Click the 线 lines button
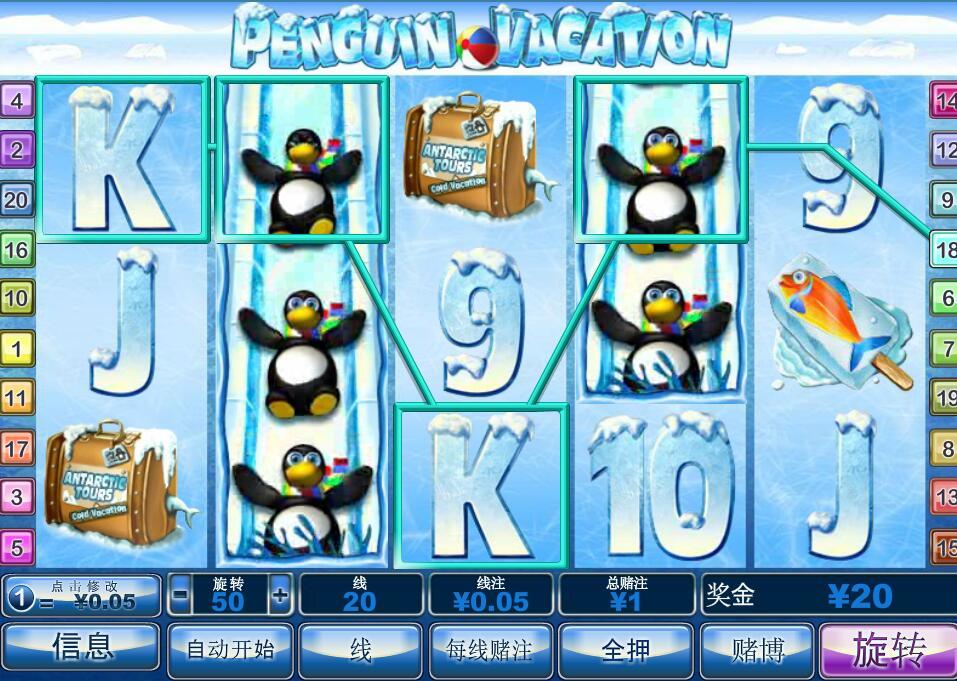Screen dimensions: 957x681 [360, 650]
